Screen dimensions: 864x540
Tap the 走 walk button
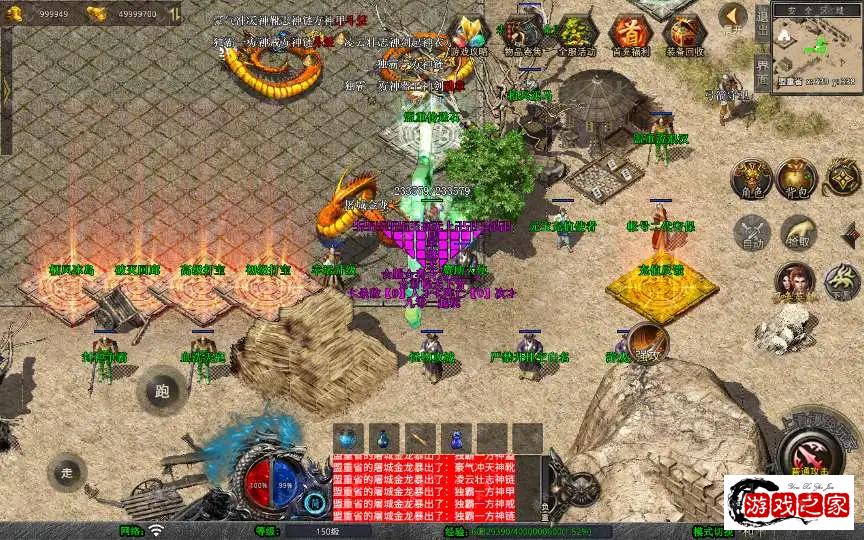tap(67, 472)
